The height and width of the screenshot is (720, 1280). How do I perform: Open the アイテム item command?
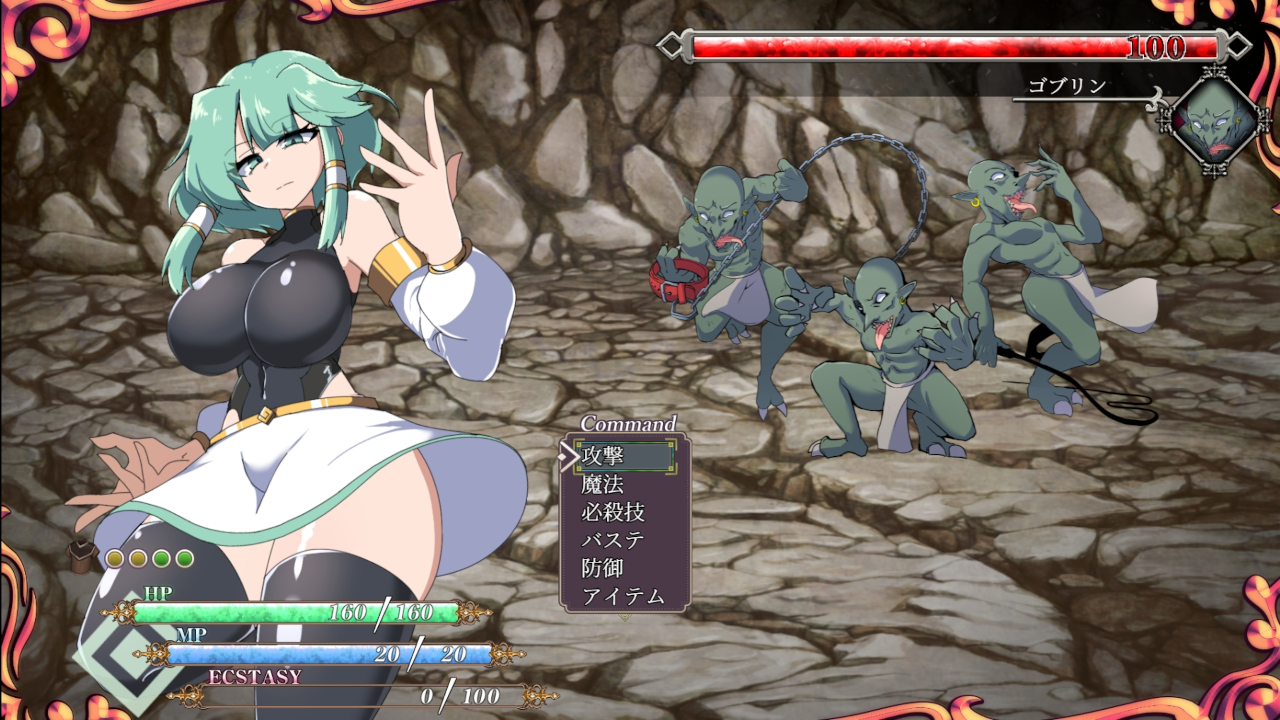click(x=623, y=597)
